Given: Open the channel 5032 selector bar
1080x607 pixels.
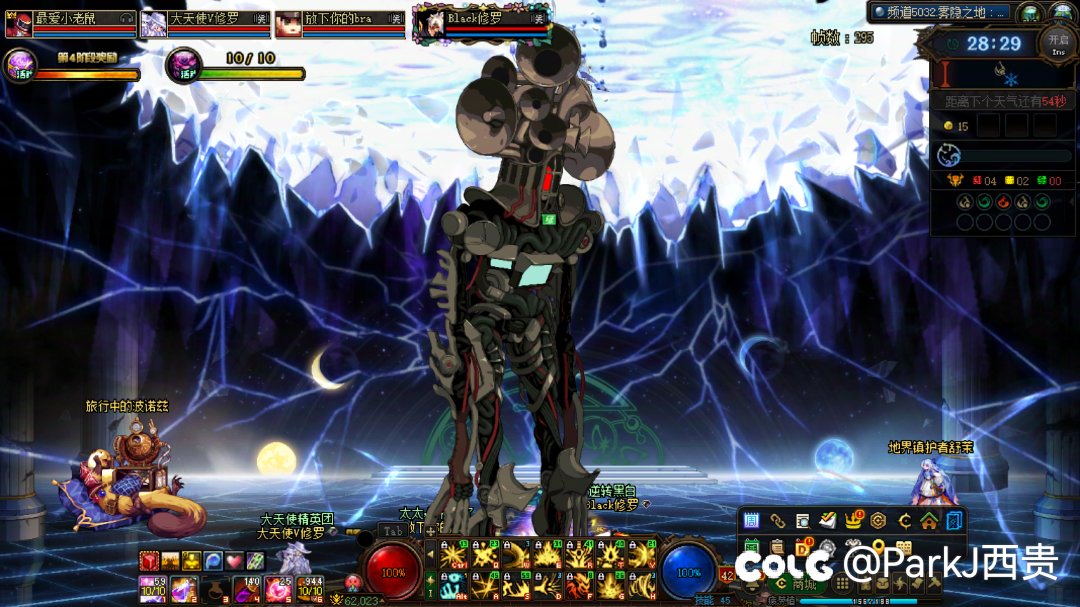Looking at the screenshot, I should tap(939, 12).
